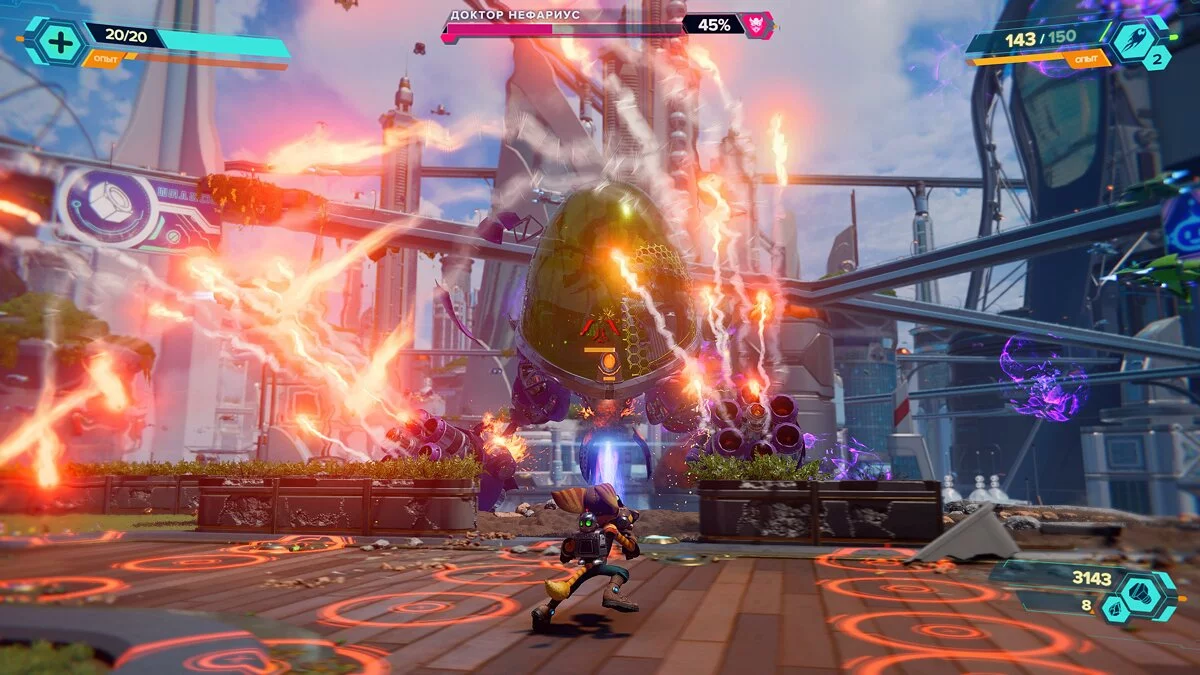The width and height of the screenshot is (1200, 675).
Task: Click the health plus hexagon icon
Action: [58, 41]
